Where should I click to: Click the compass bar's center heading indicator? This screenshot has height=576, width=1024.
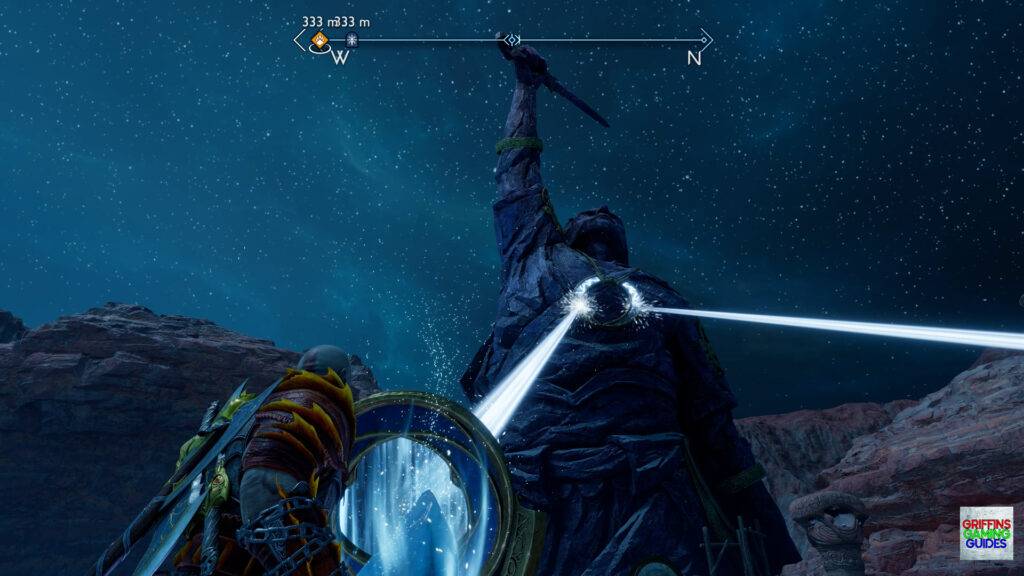512,40
